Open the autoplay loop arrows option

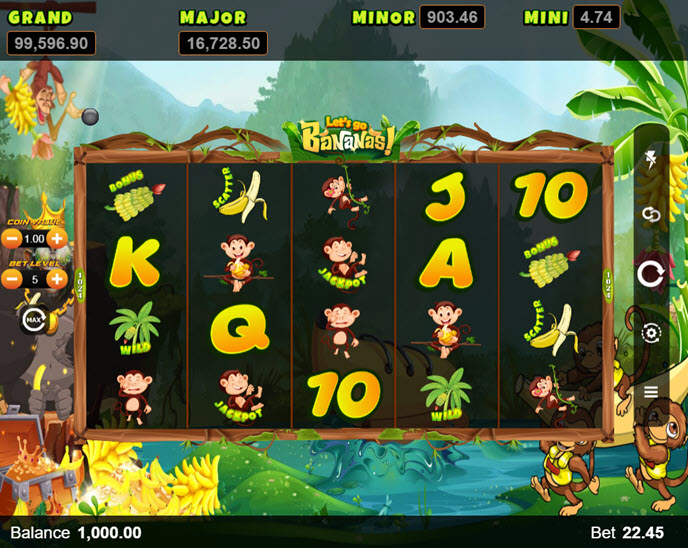click(x=651, y=215)
